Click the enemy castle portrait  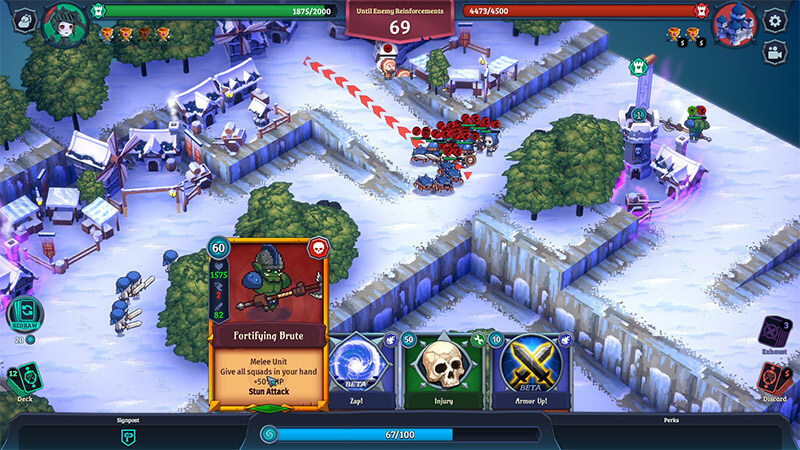click(734, 21)
